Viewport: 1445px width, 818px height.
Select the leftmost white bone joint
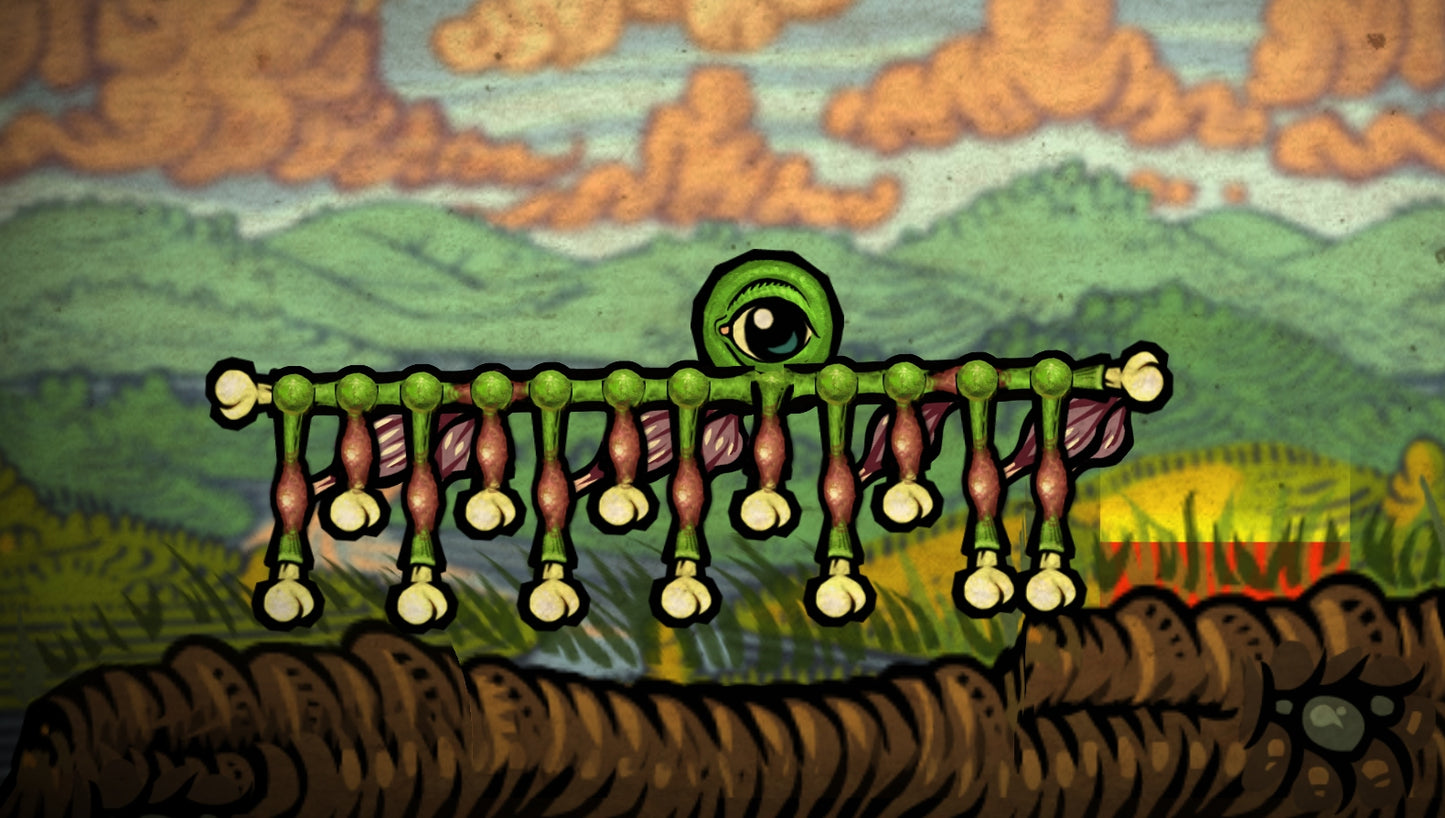235,390
